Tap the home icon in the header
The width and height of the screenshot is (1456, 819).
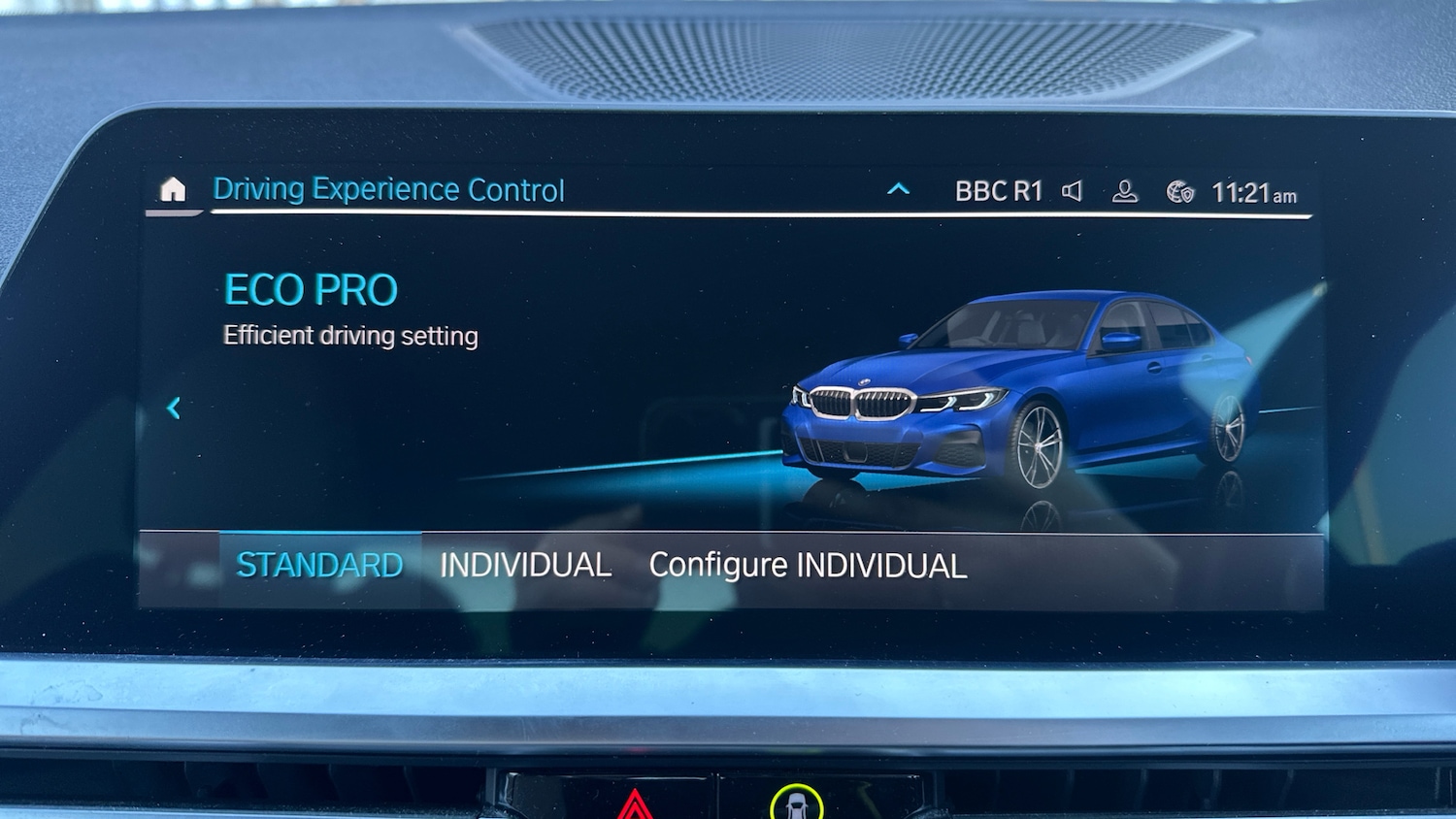[173, 190]
